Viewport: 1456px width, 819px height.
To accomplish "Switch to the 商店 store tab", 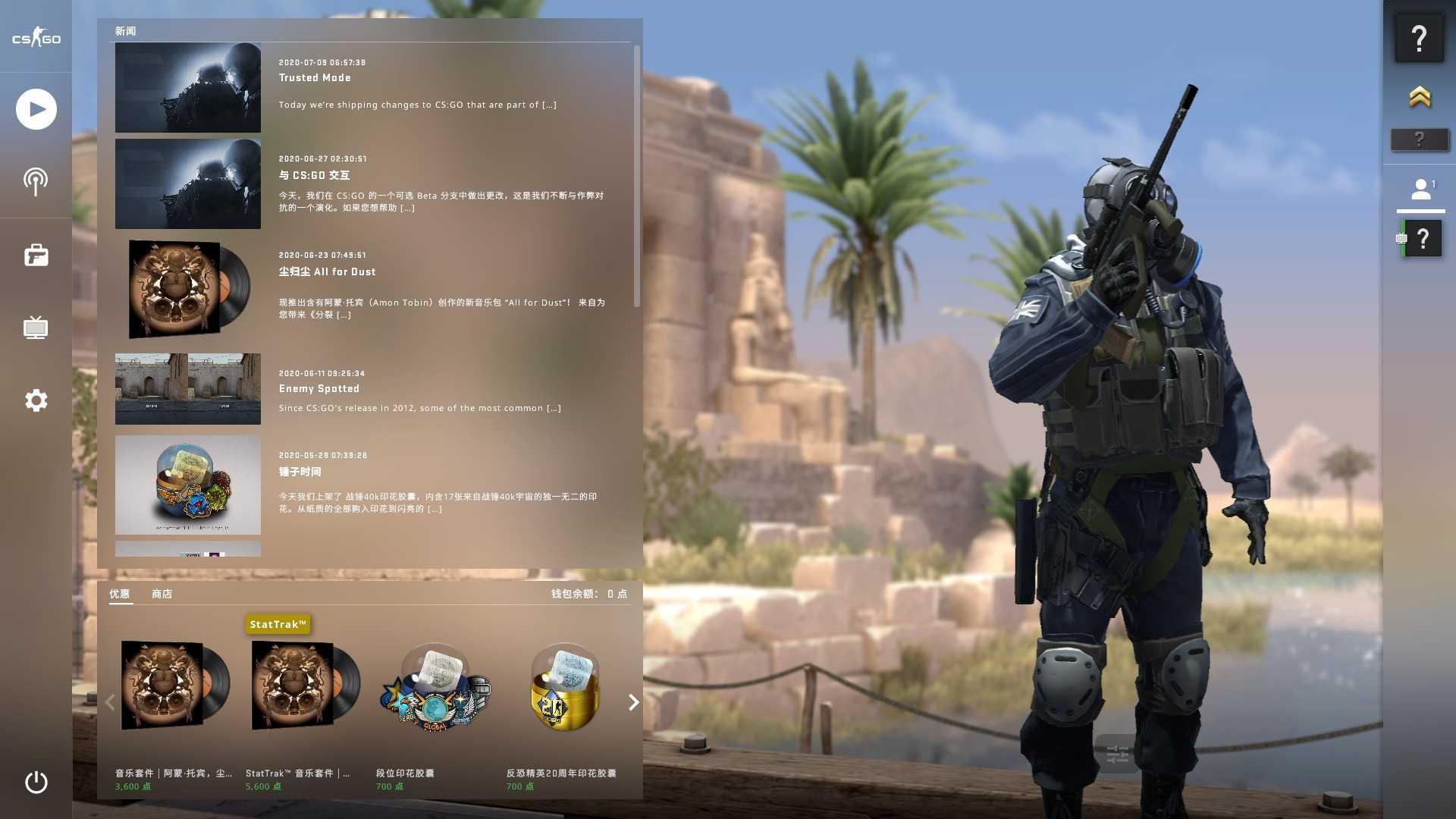I will coord(160,594).
